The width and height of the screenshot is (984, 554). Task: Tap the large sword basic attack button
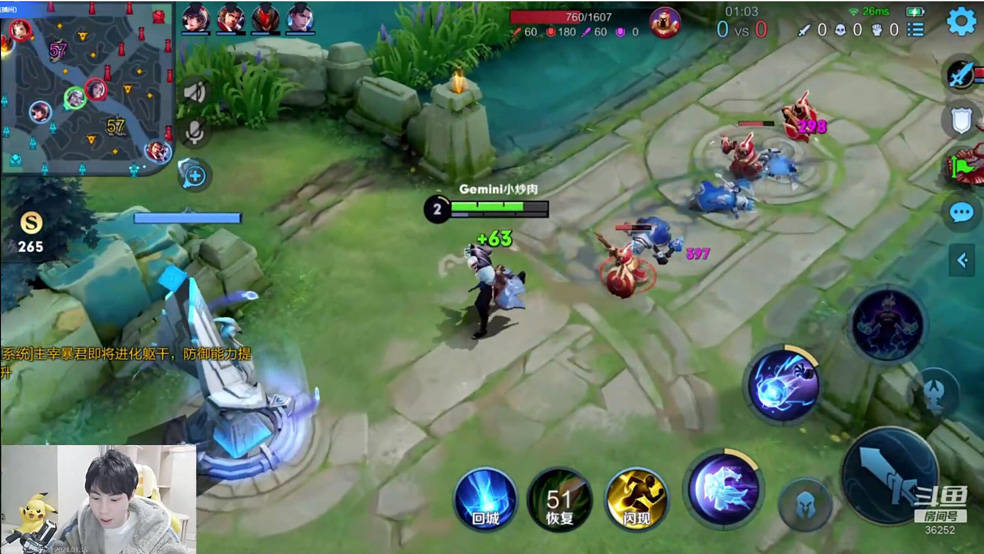888,475
